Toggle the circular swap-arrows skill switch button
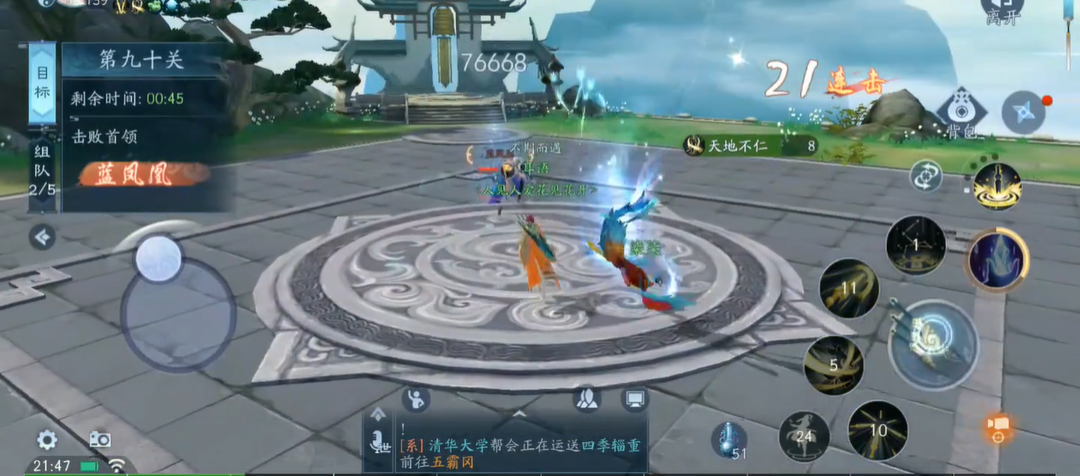This screenshot has width=1080, height=476. [x=925, y=177]
